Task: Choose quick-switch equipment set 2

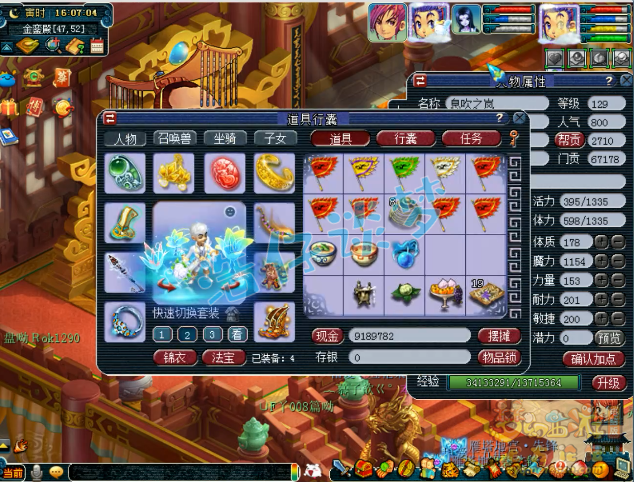Action: [187, 335]
